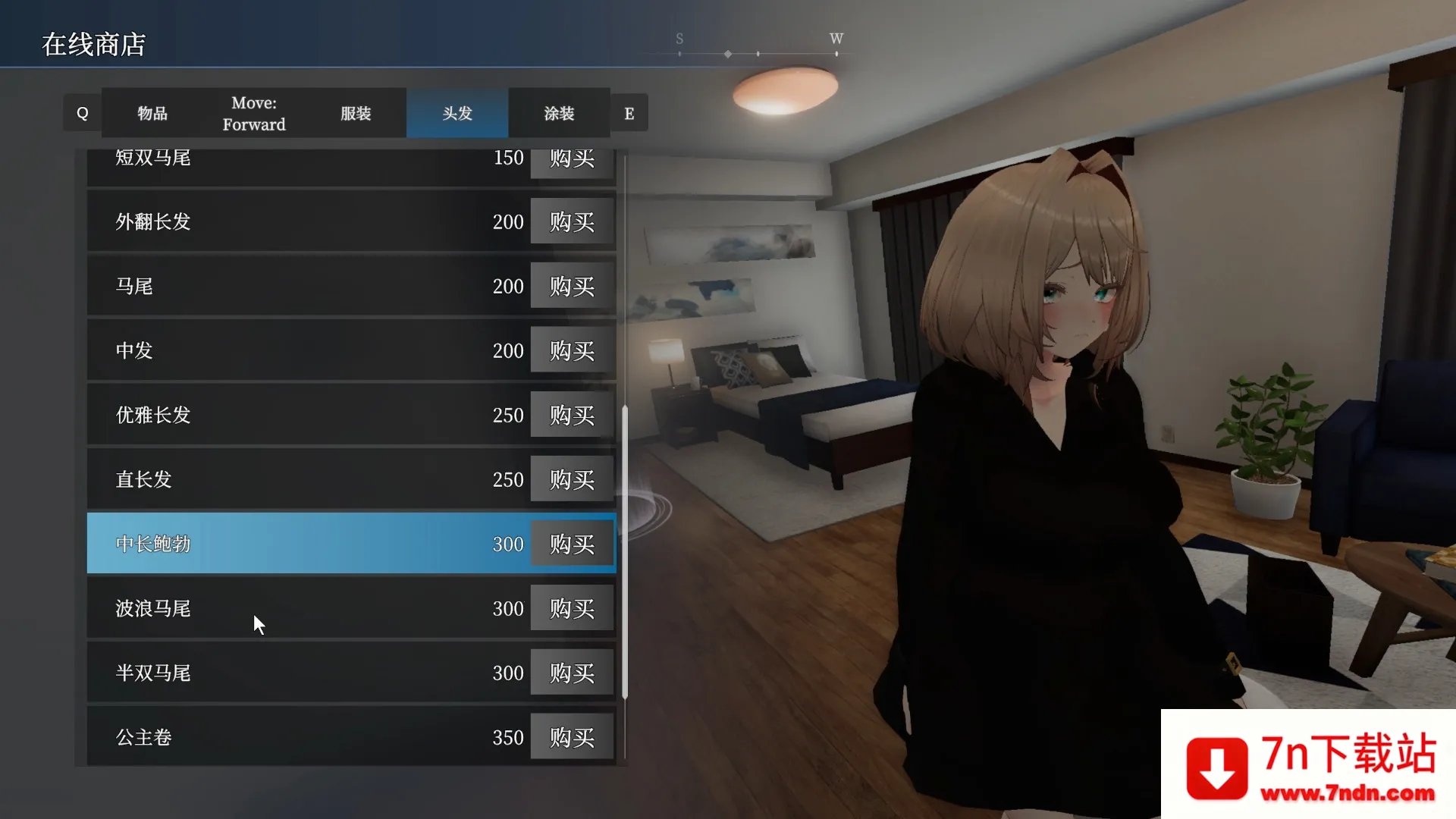Buy the 公主卷 hairstyle
The height and width of the screenshot is (819, 1456).
click(572, 737)
